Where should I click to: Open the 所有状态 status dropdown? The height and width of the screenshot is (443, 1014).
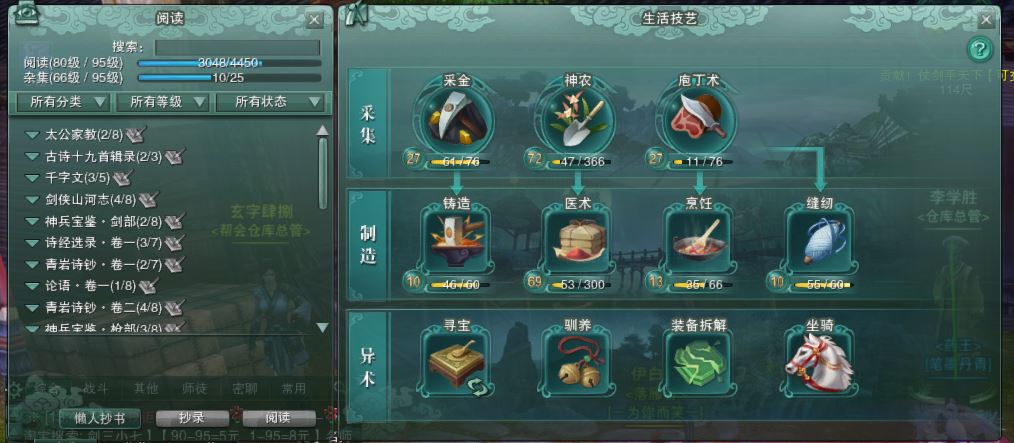[x=276, y=102]
